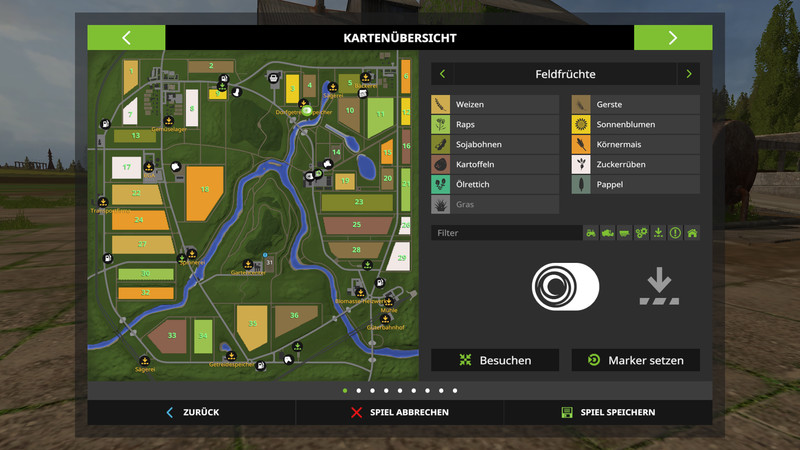Go to next menu page with right arrow

pos(673,38)
